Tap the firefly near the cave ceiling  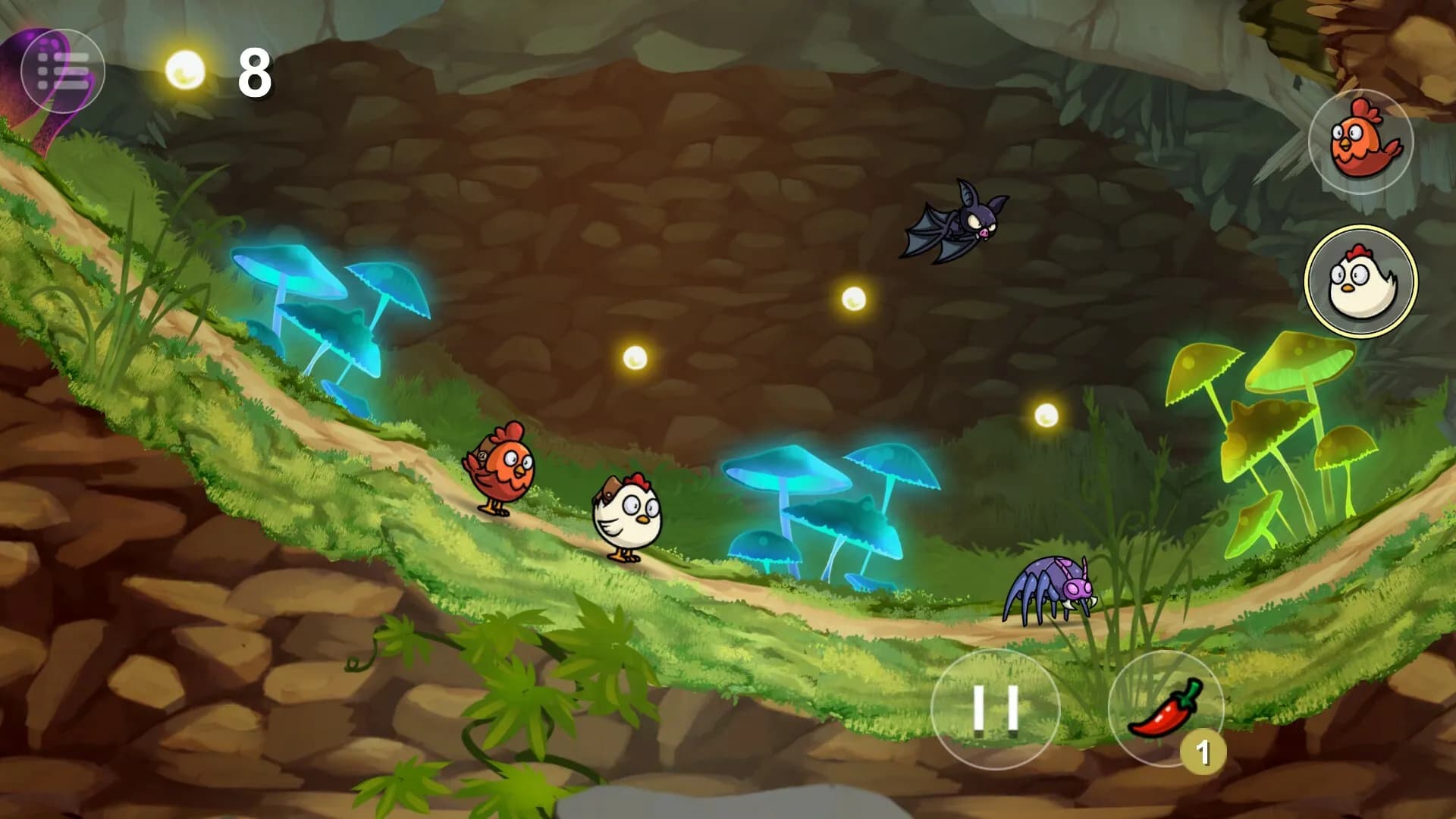click(x=854, y=298)
